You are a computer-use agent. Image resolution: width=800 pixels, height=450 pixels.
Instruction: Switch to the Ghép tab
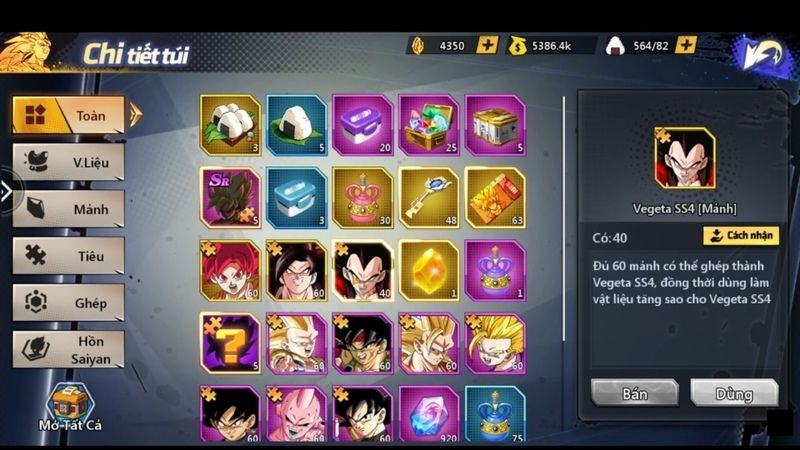69,302
